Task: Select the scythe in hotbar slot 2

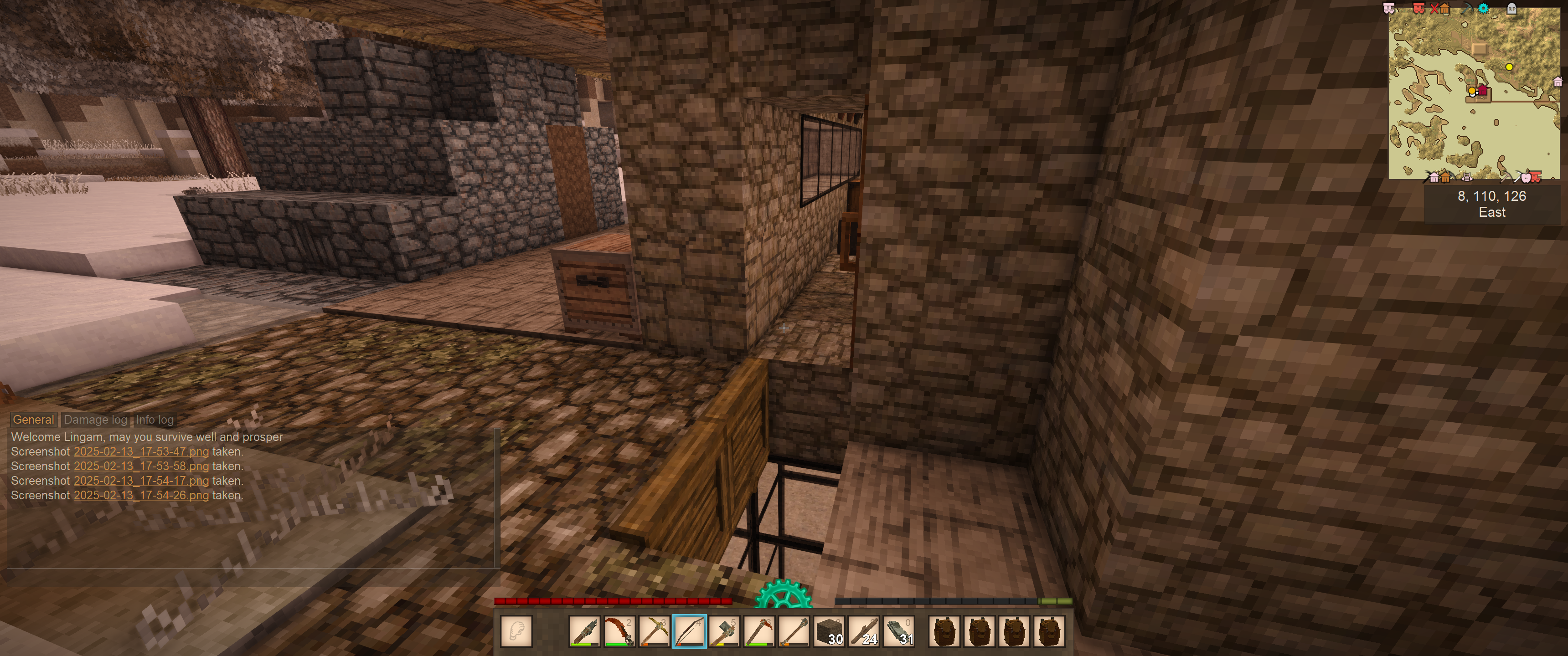Action: point(619,631)
